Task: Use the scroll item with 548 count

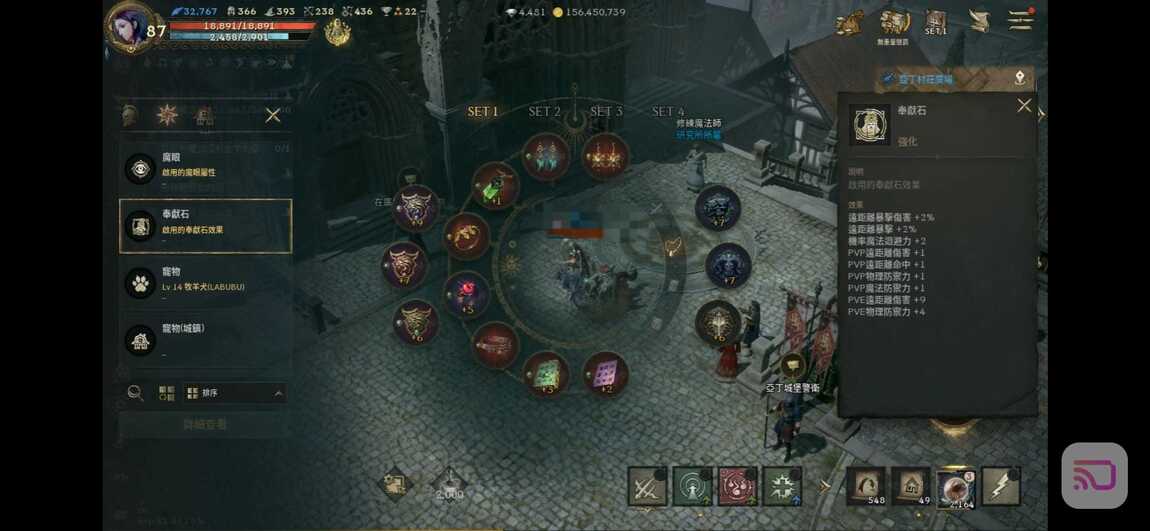Action: (x=865, y=486)
